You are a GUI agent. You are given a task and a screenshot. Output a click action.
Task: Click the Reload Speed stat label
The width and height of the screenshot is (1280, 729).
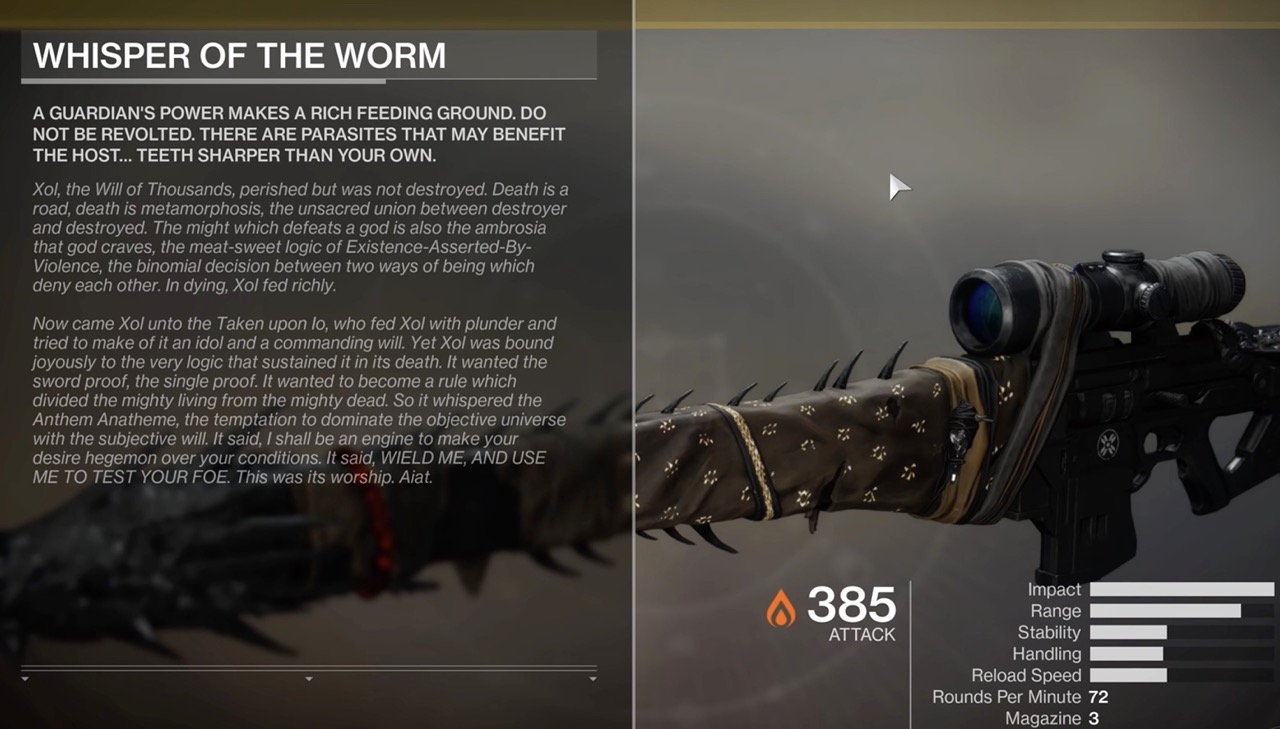point(1025,675)
